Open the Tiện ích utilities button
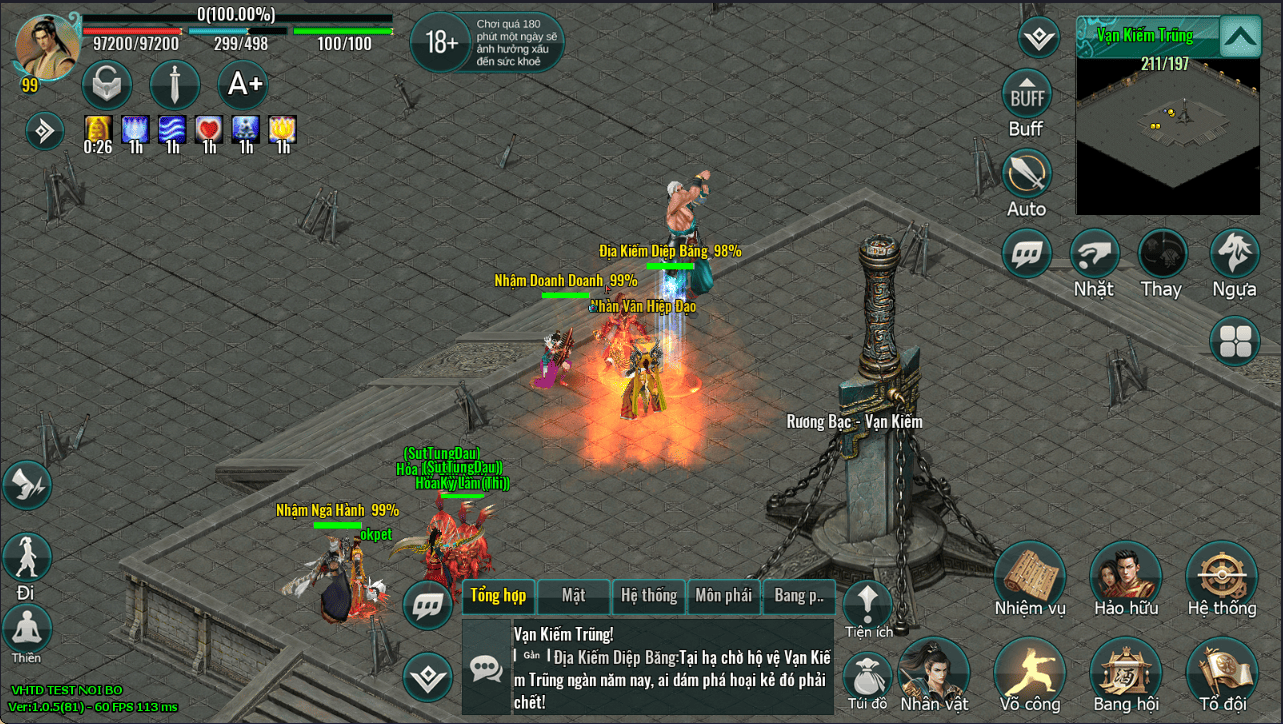Image resolution: width=1283 pixels, height=724 pixels. pyautogui.click(x=867, y=603)
